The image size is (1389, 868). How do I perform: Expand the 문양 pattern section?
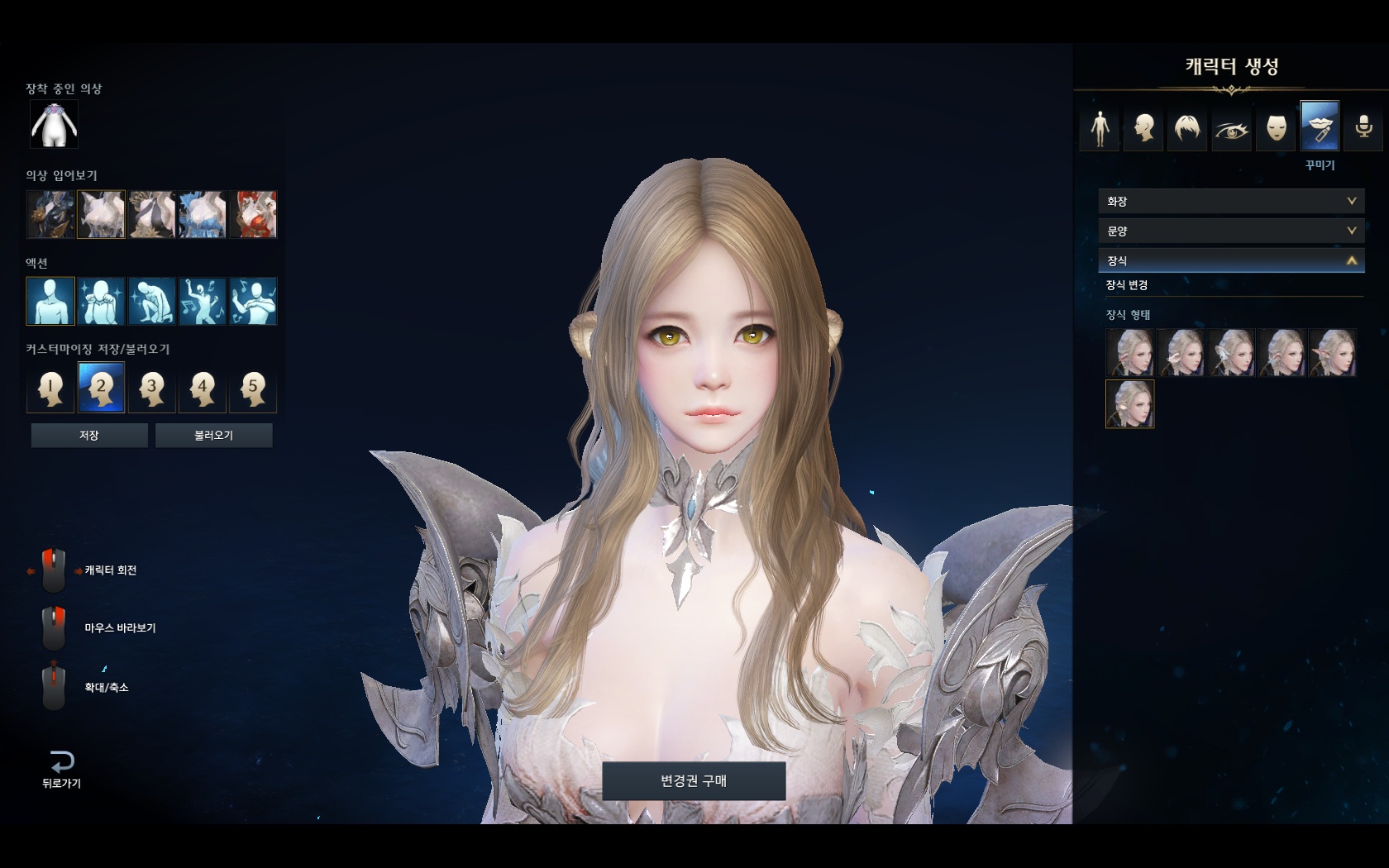pyautogui.click(x=1231, y=231)
